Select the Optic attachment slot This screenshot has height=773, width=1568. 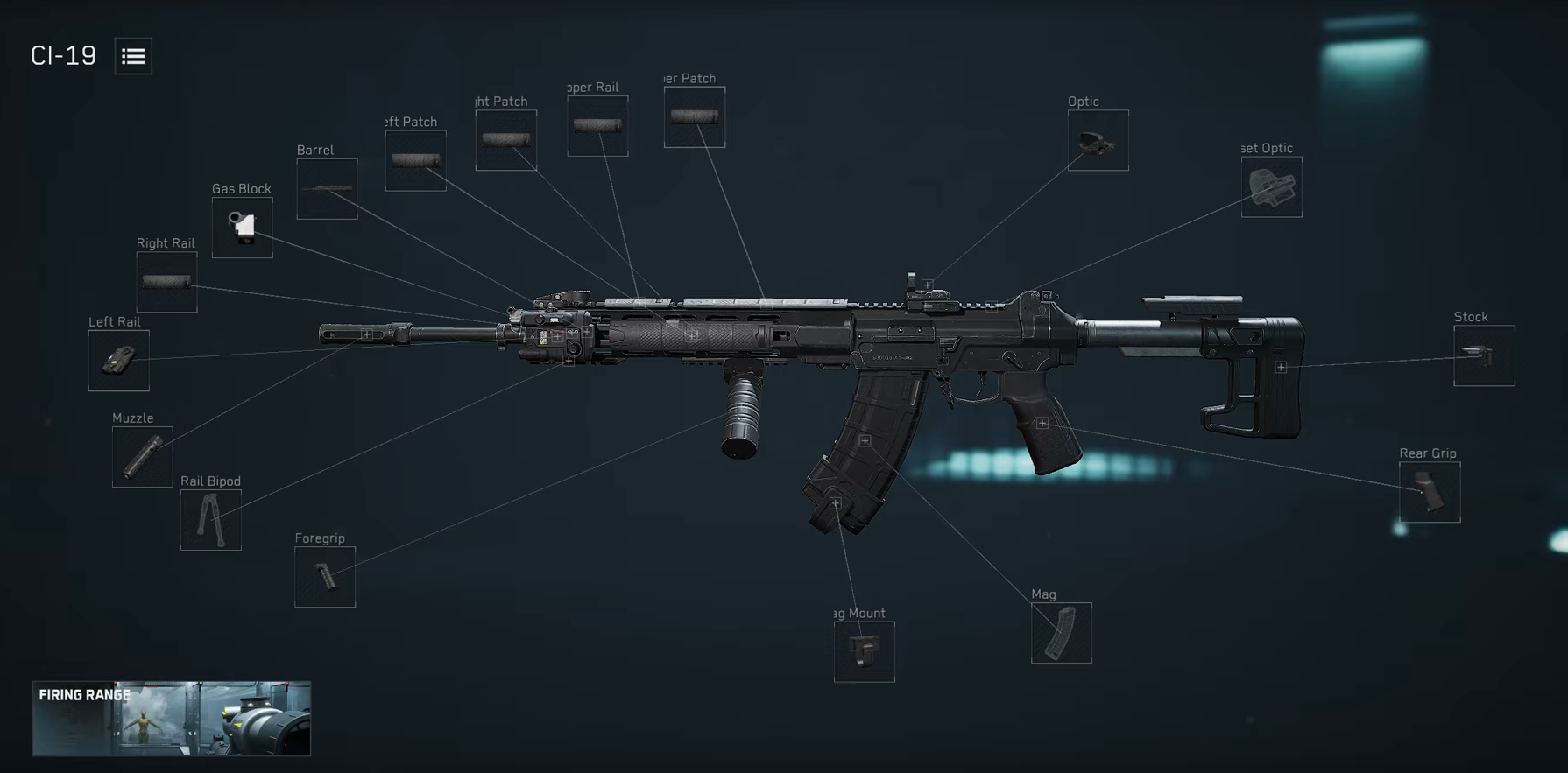click(x=1097, y=140)
